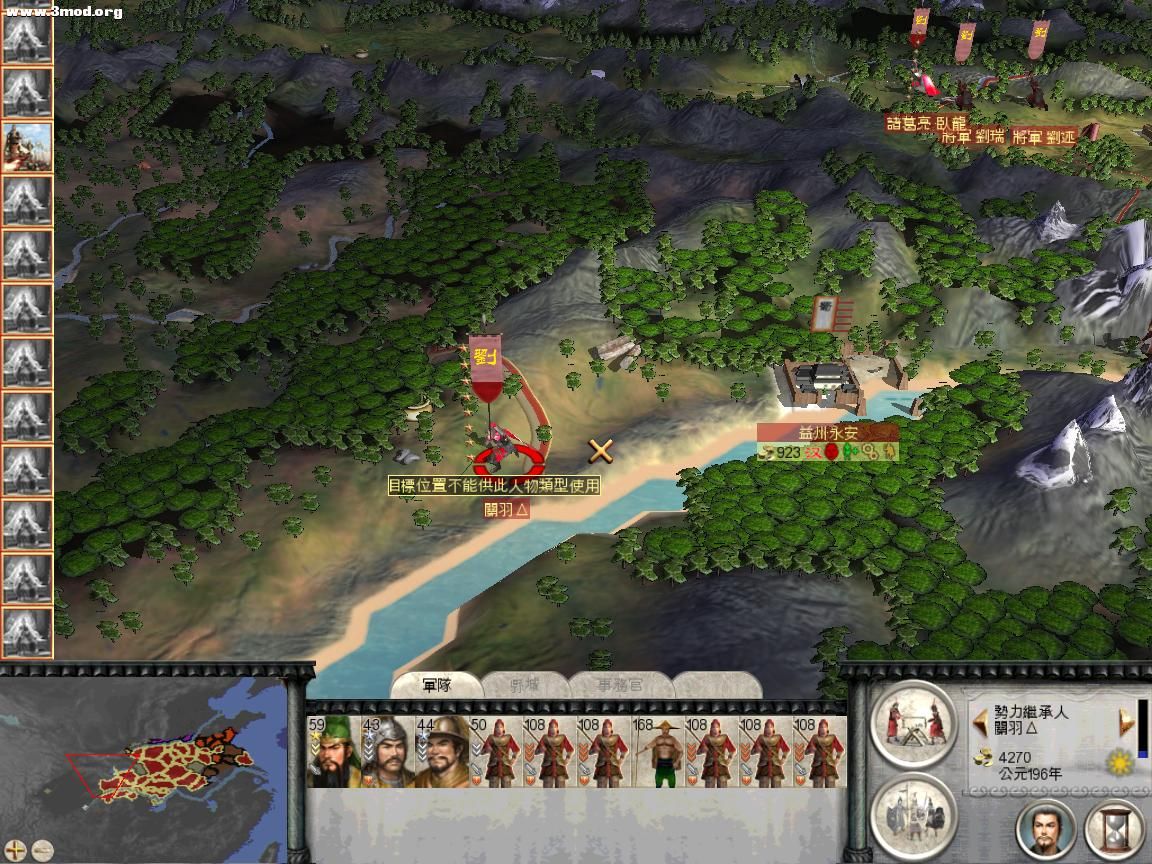Cycle to the previous character with left arrow
The height and width of the screenshot is (864, 1152).
coord(980,722)
